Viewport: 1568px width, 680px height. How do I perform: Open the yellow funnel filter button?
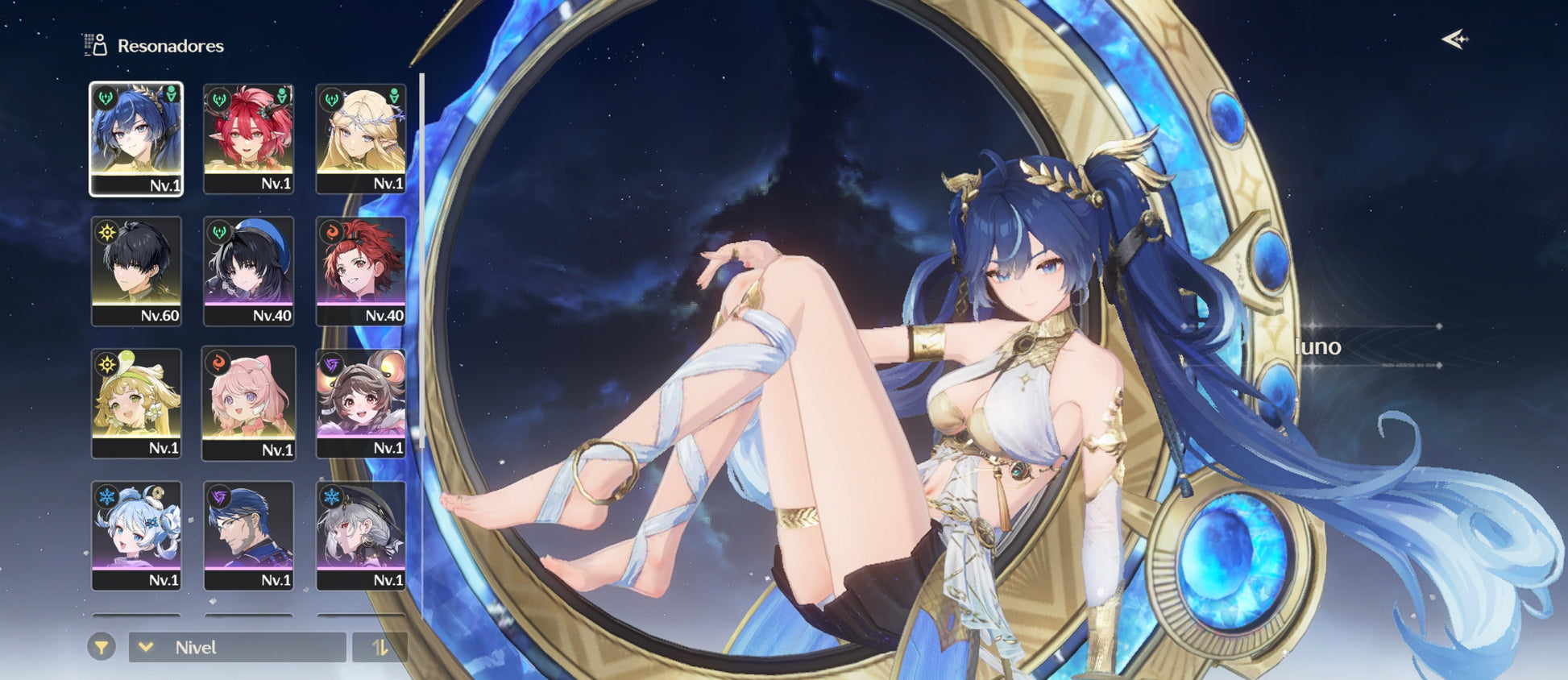102,647
